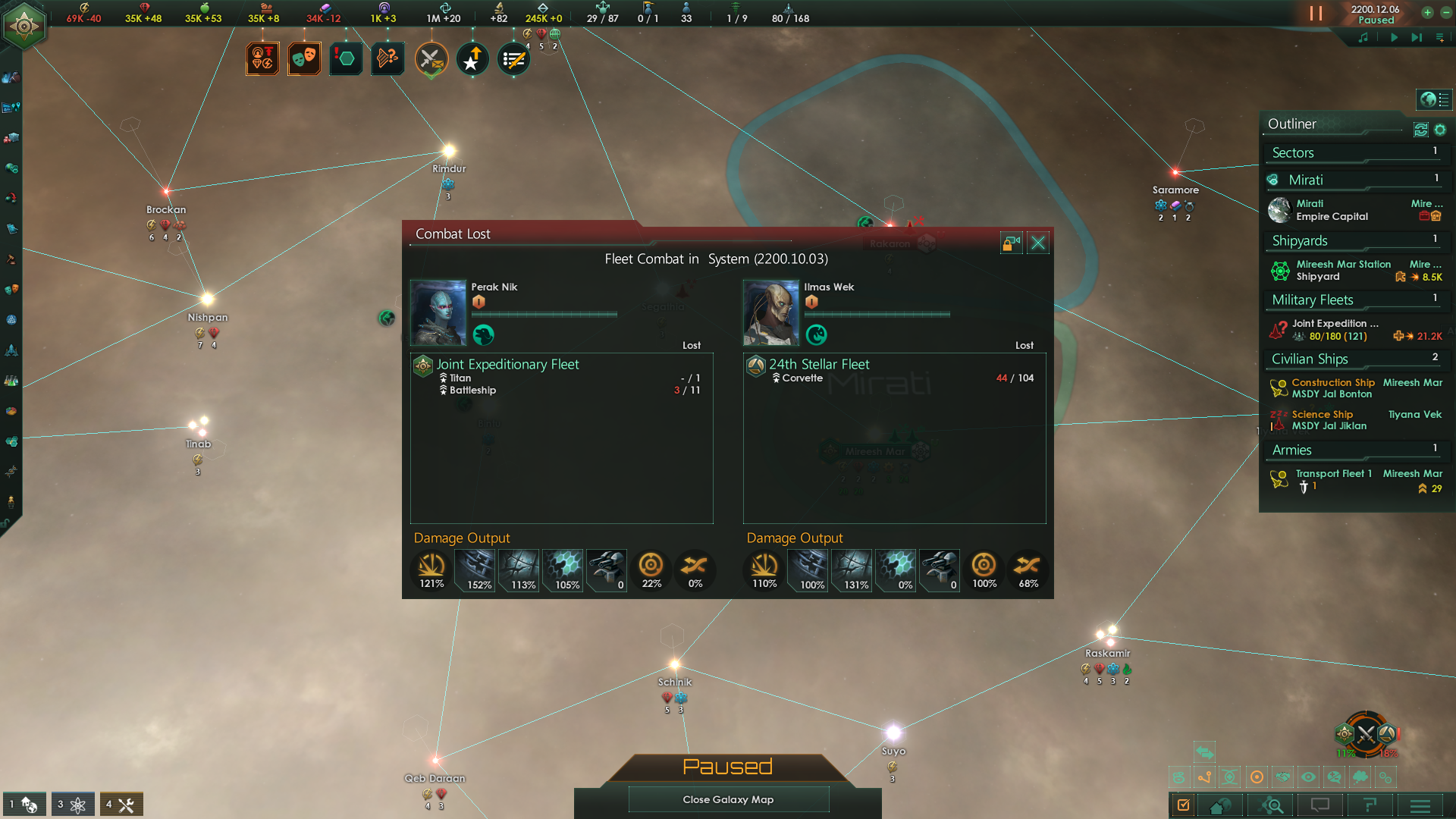Open the message log speech bubble
The image size is (1456, 819).
1320,805
